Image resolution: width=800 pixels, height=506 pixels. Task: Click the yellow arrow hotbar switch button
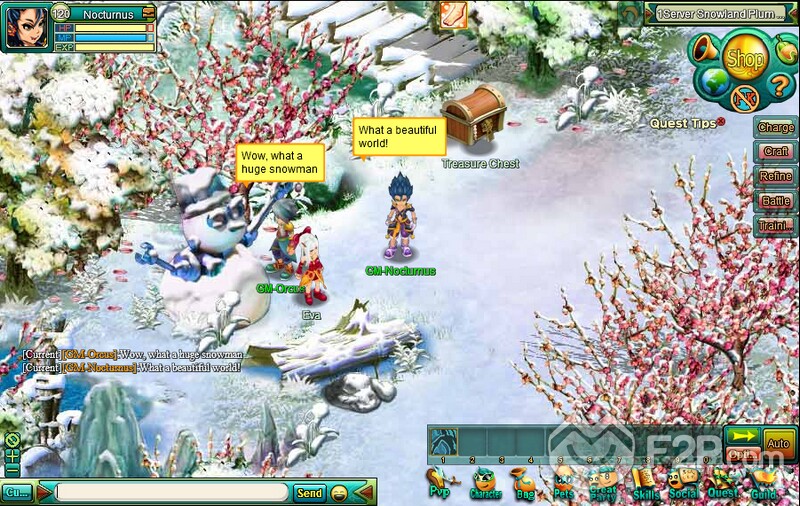742,436
